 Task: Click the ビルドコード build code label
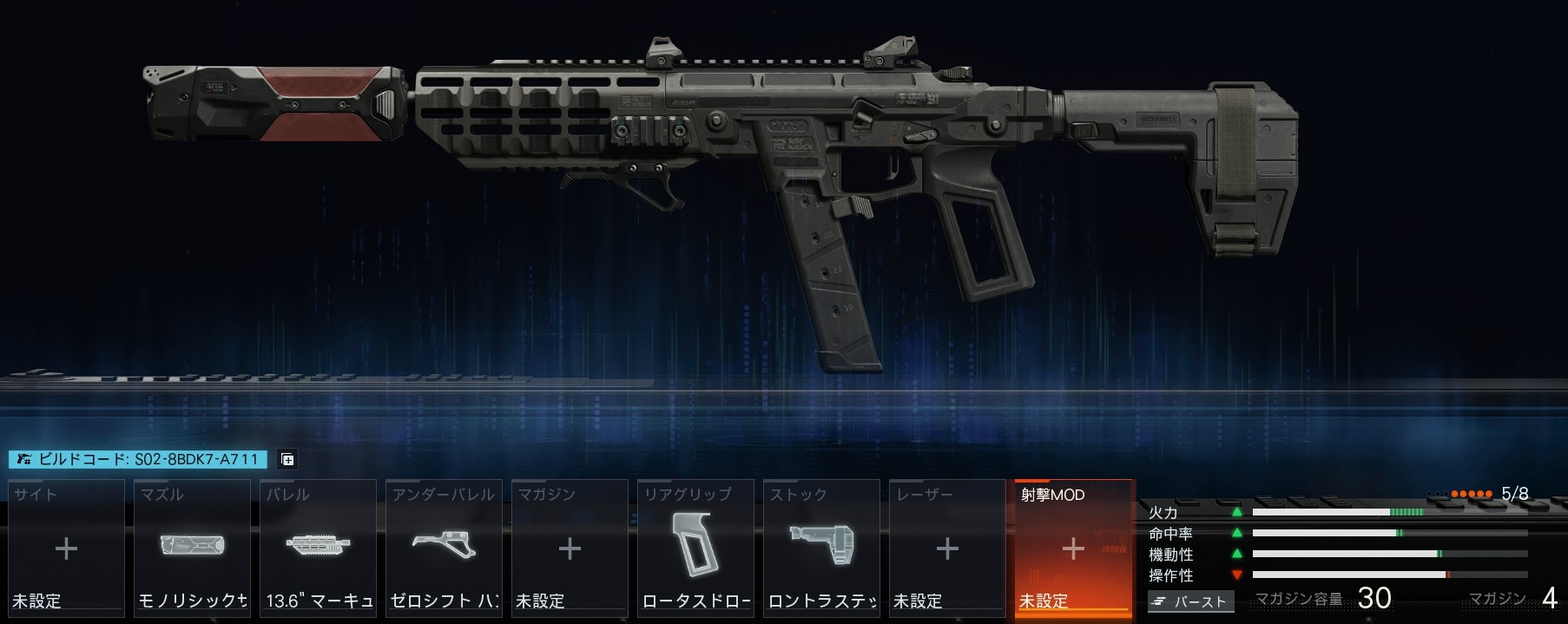(139, 459)
